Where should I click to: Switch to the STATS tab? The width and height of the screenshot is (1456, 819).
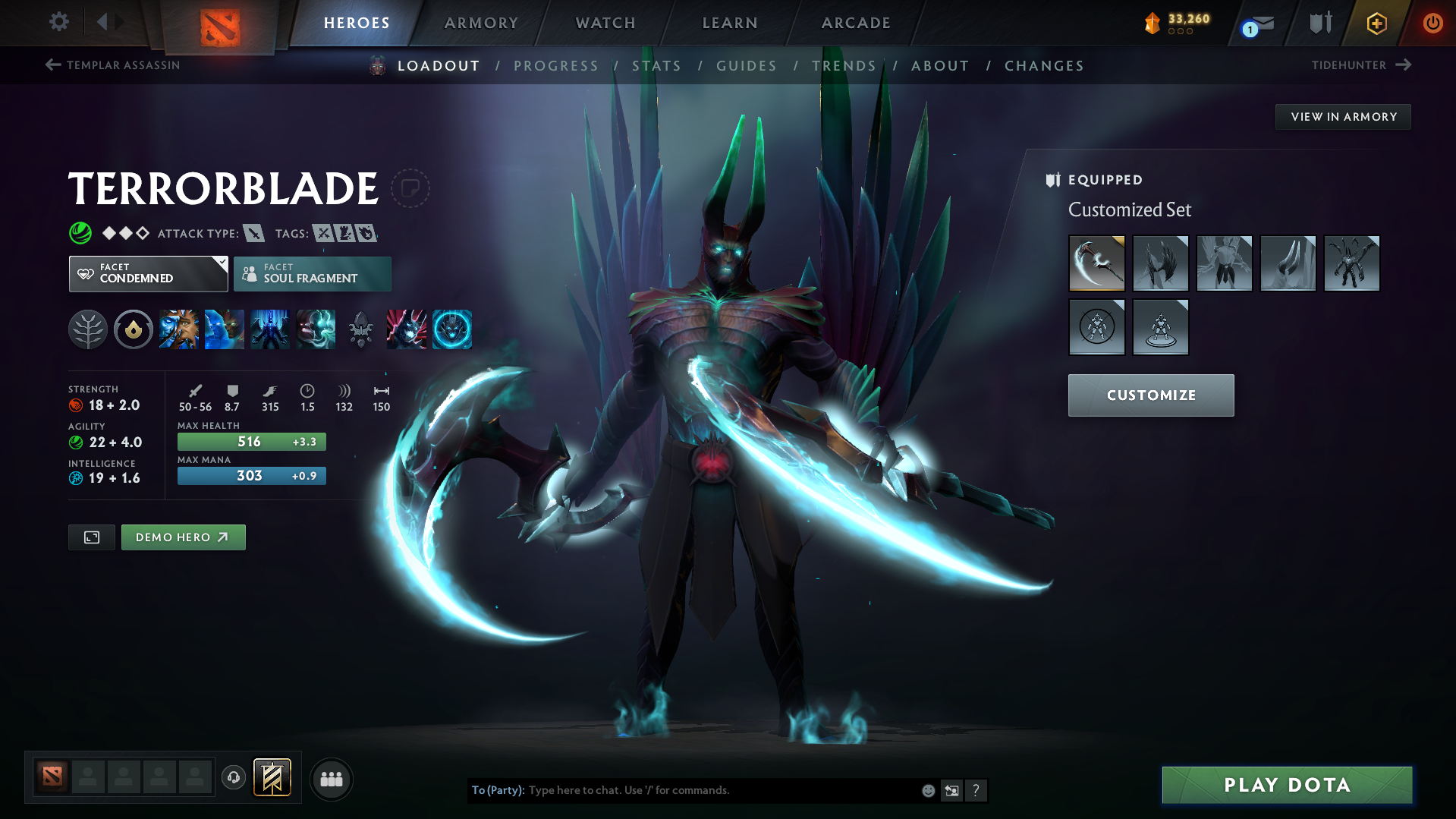tap(657, 66)
